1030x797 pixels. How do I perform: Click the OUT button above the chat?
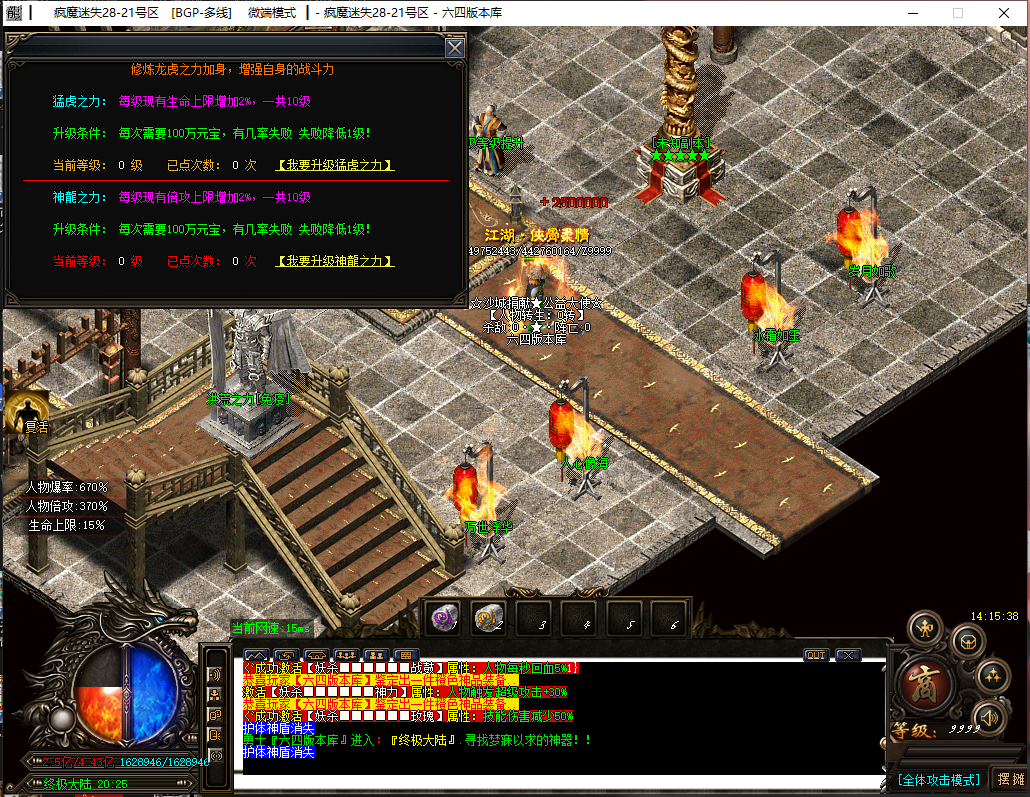(x=816, y=655)
